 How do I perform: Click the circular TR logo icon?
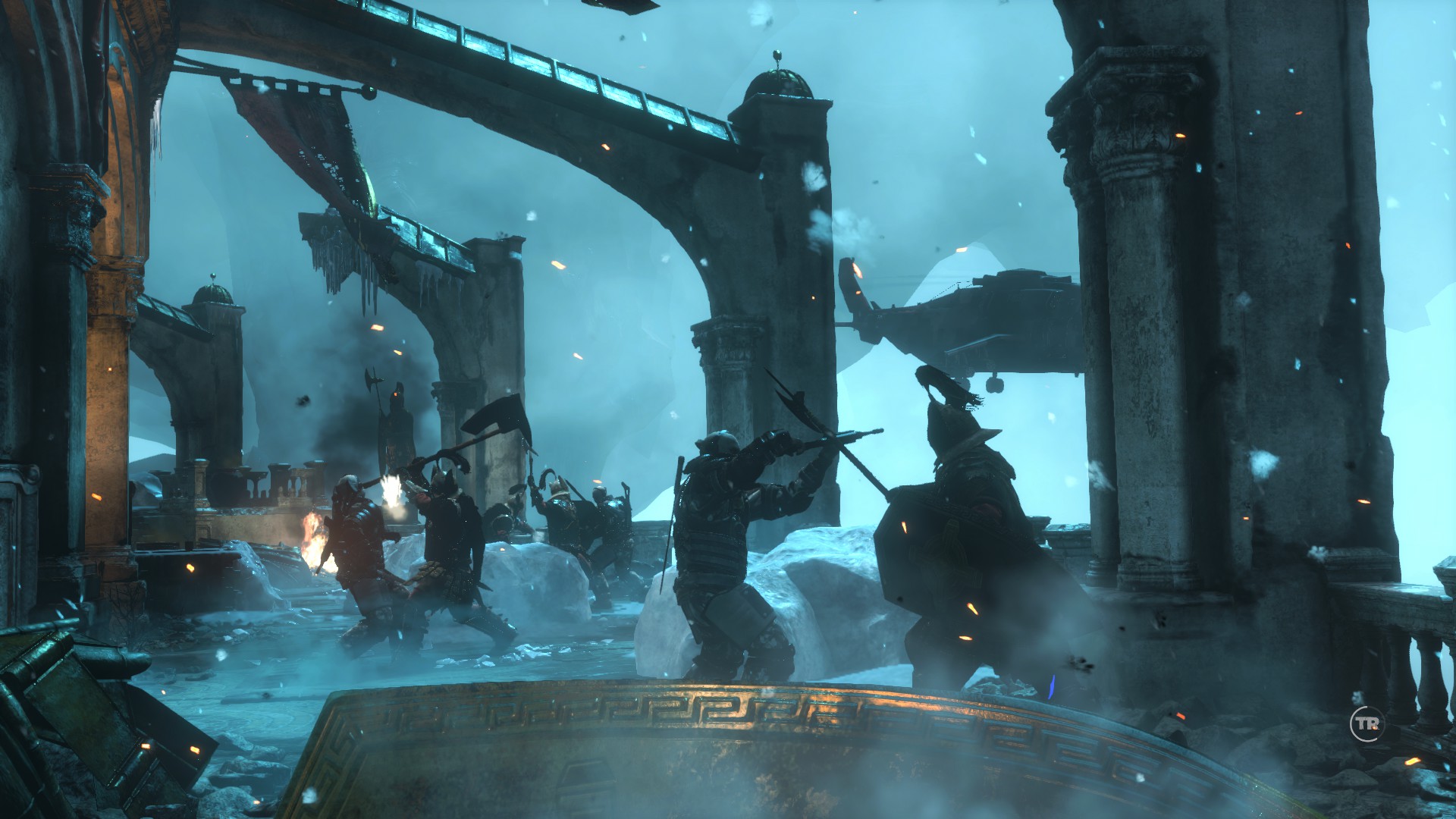[1367, 724]
